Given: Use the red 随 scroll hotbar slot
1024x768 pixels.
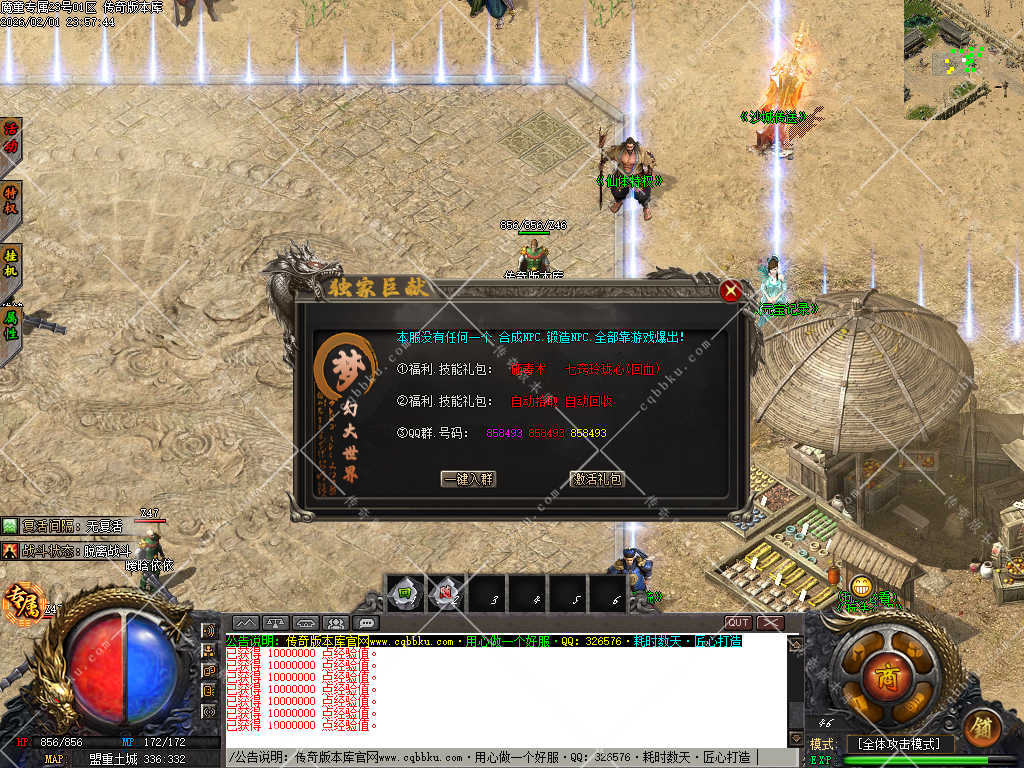Looking at the screenshot, I should pos(446,593).
